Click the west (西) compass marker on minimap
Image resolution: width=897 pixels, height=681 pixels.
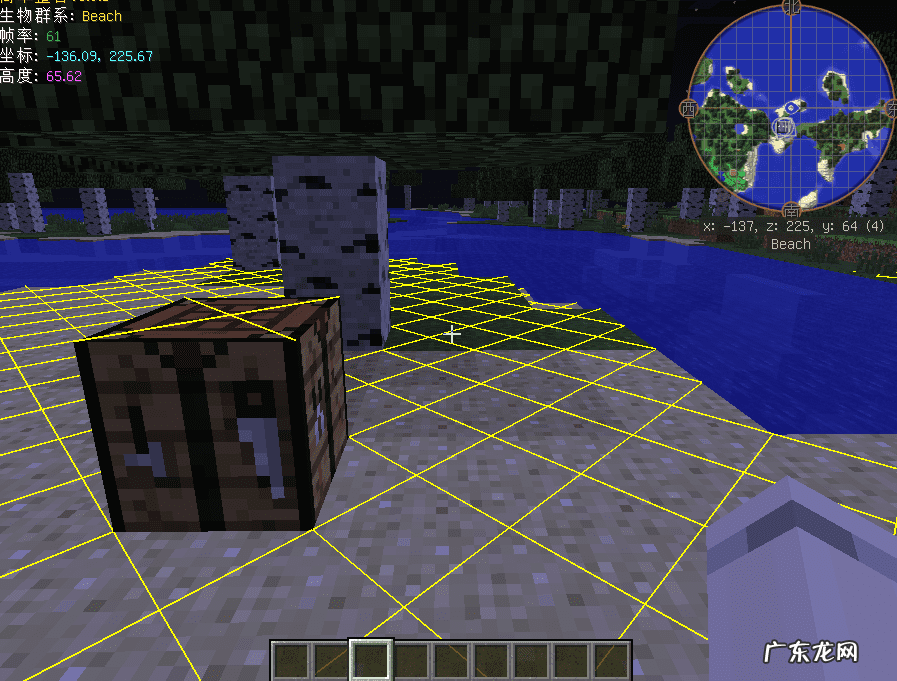[688, 108]
